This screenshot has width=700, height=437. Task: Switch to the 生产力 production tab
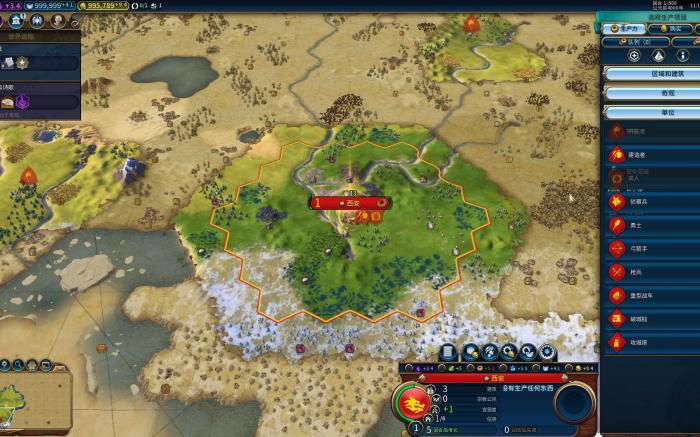(x=623, y=29)
